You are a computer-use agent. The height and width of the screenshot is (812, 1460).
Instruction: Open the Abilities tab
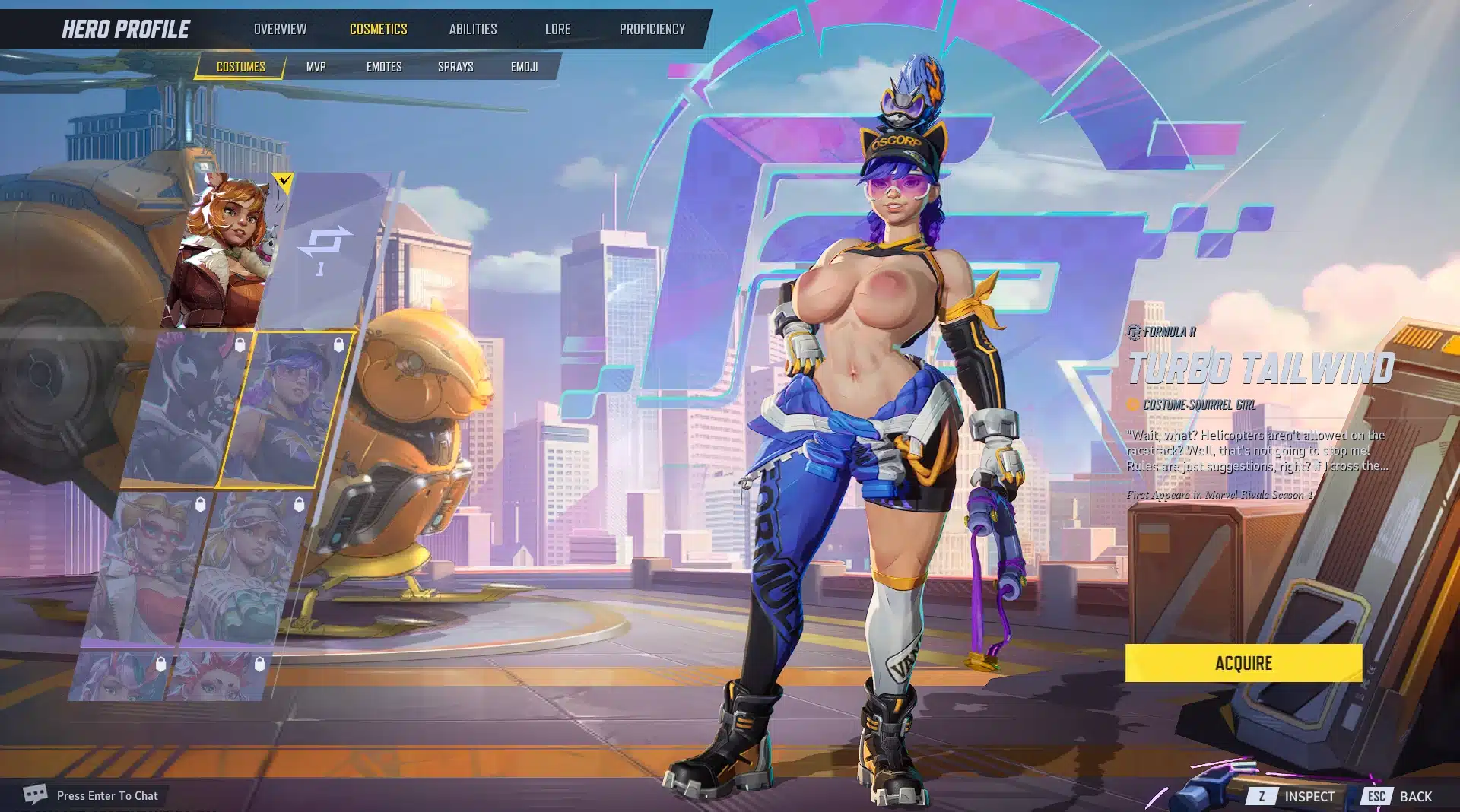coord(472,29)
